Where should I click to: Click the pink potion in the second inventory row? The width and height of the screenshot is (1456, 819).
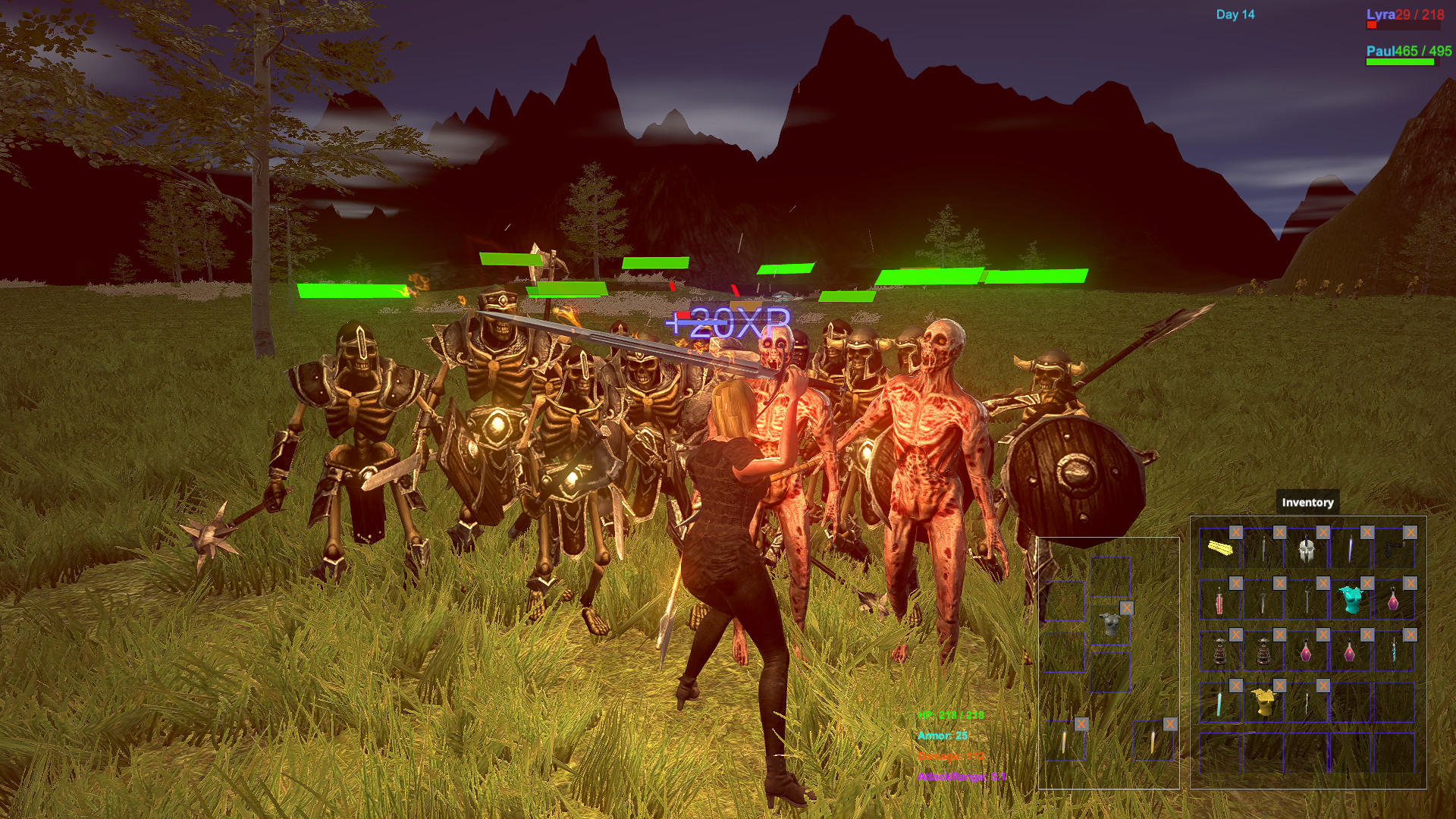[x=1392, y=601]
